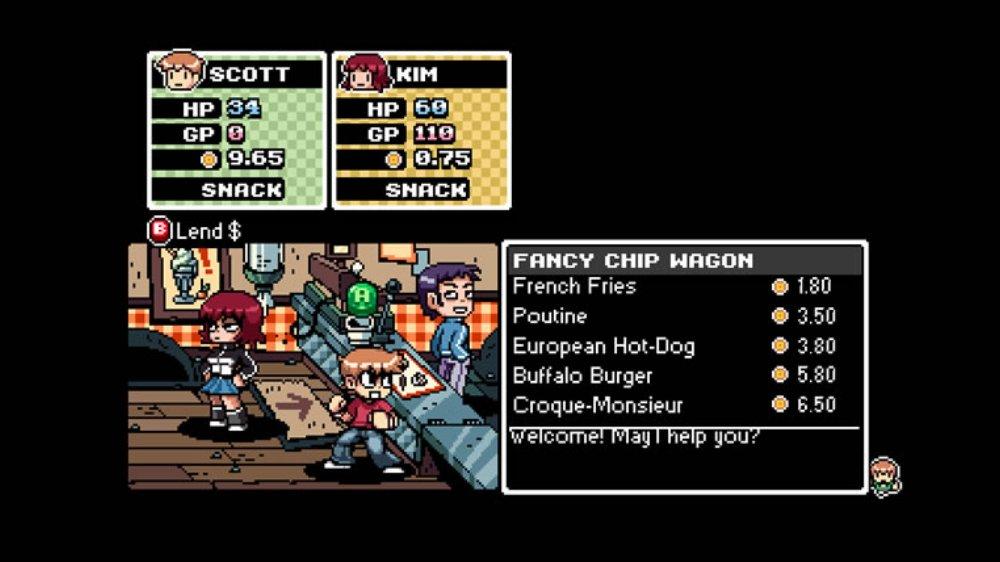Select Scott's SNACK slot
The image size is (1000, 562).
[x=241, y=189]
